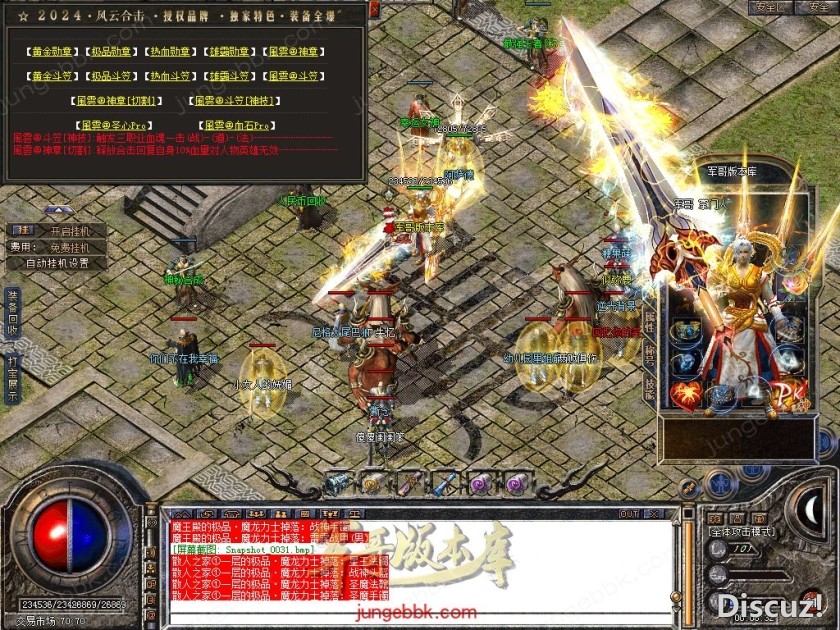840x630 pixels.
Task: Click the OUT button above the chat box
Action: (x=628, y=514)
